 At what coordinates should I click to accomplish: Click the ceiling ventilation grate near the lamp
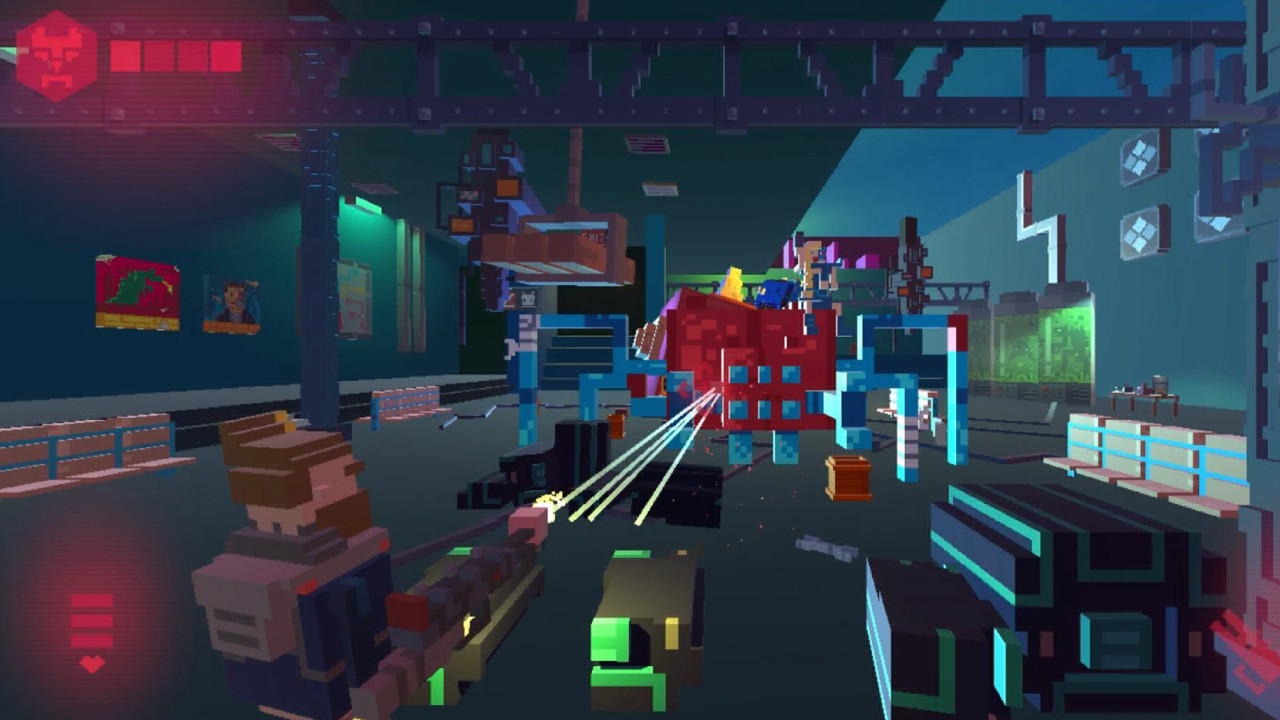pyautogui.click(x=648, y=144)
